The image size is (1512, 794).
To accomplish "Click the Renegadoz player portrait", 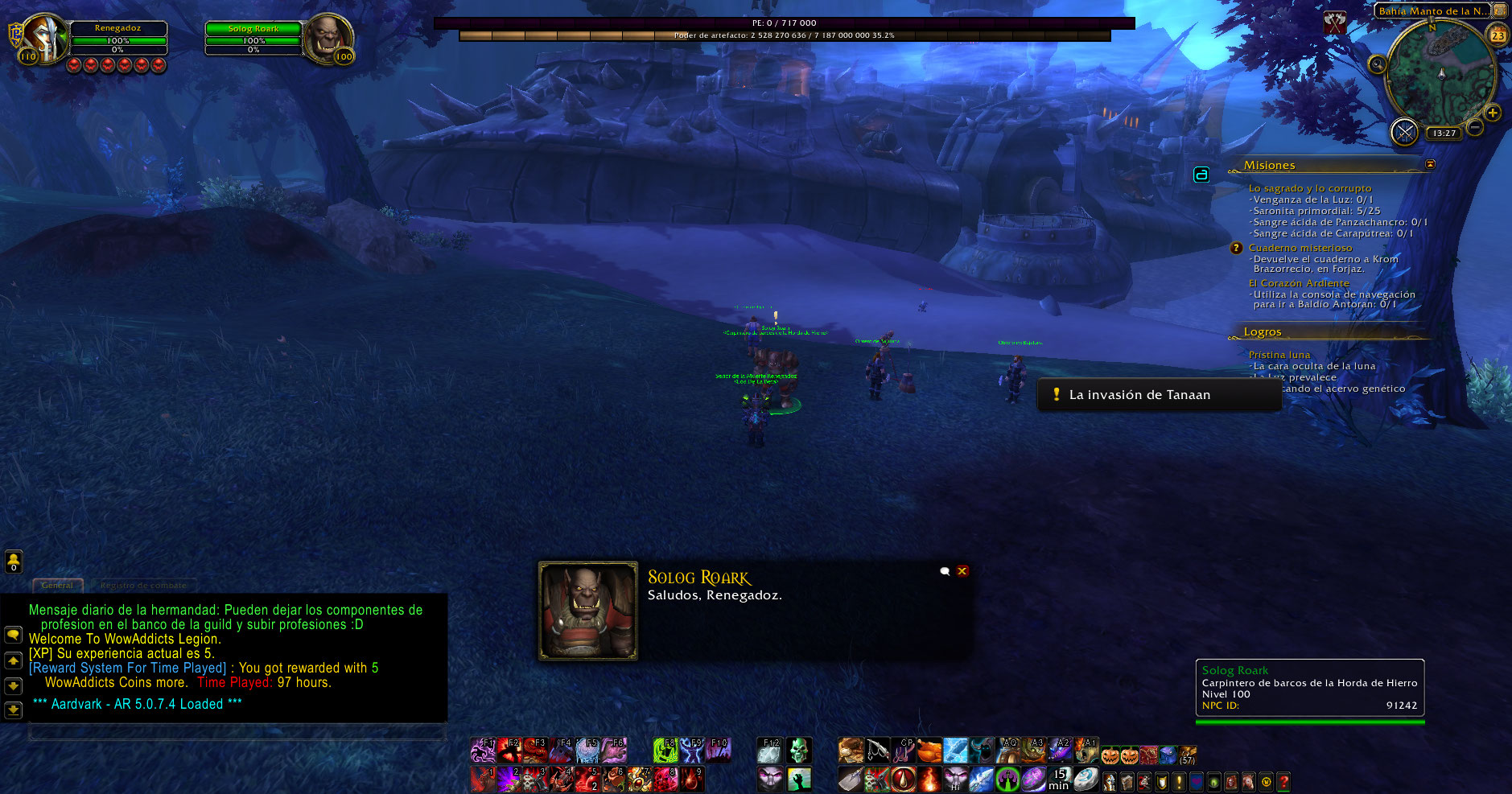I will 46,37.
